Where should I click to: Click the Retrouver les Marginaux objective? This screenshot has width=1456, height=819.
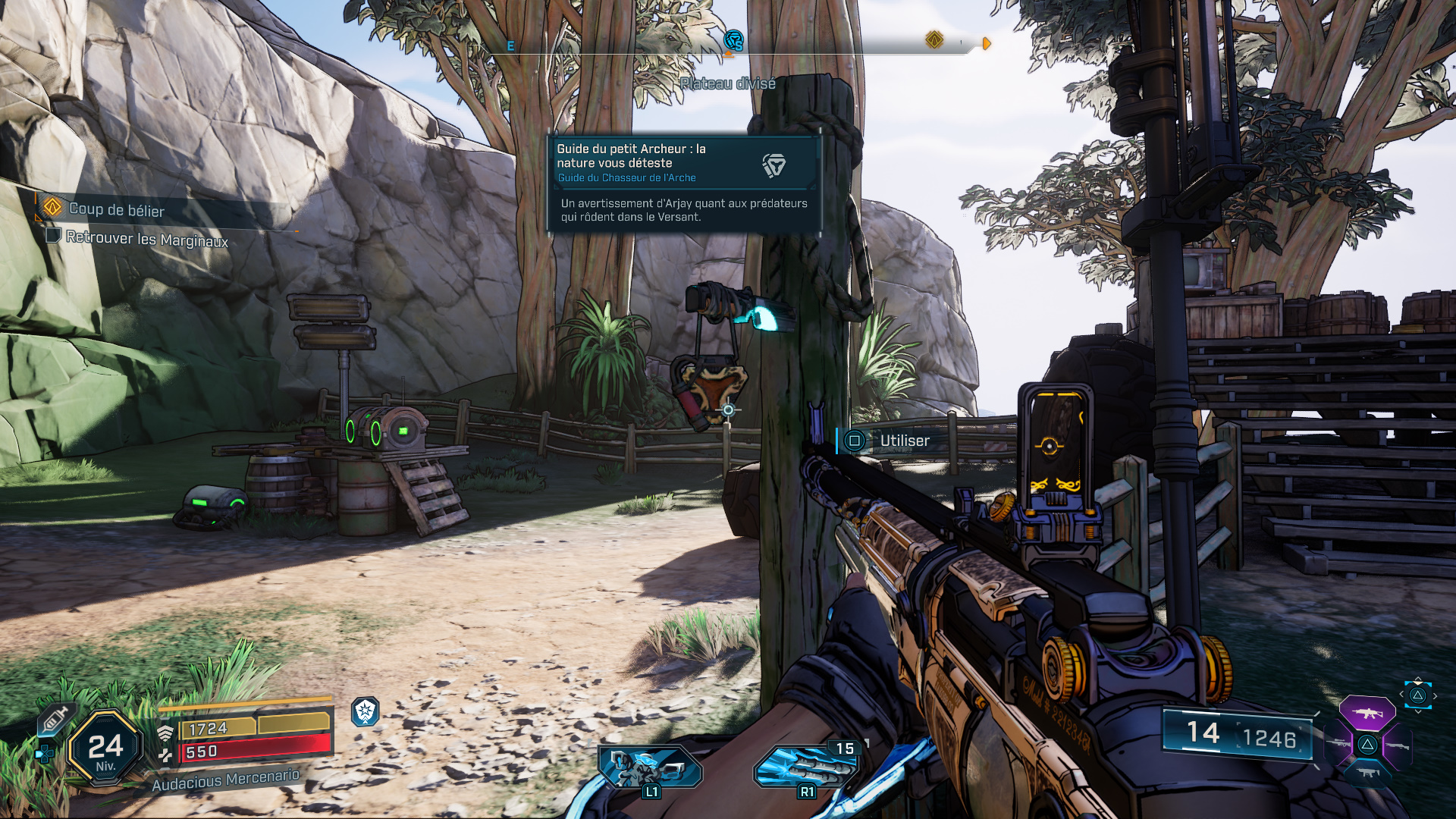(146, 239)
